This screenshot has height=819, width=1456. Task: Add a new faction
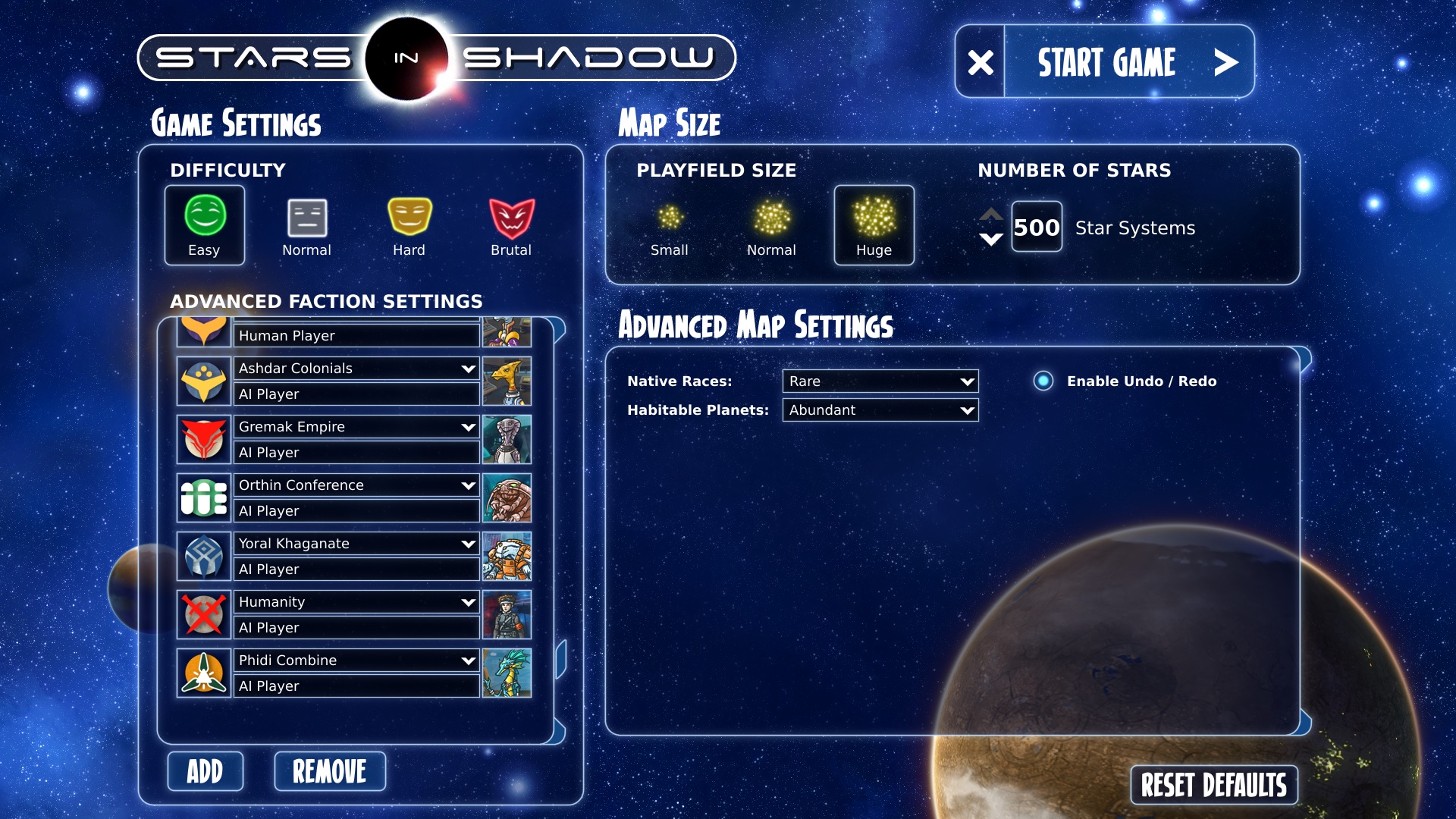[205, 771]
